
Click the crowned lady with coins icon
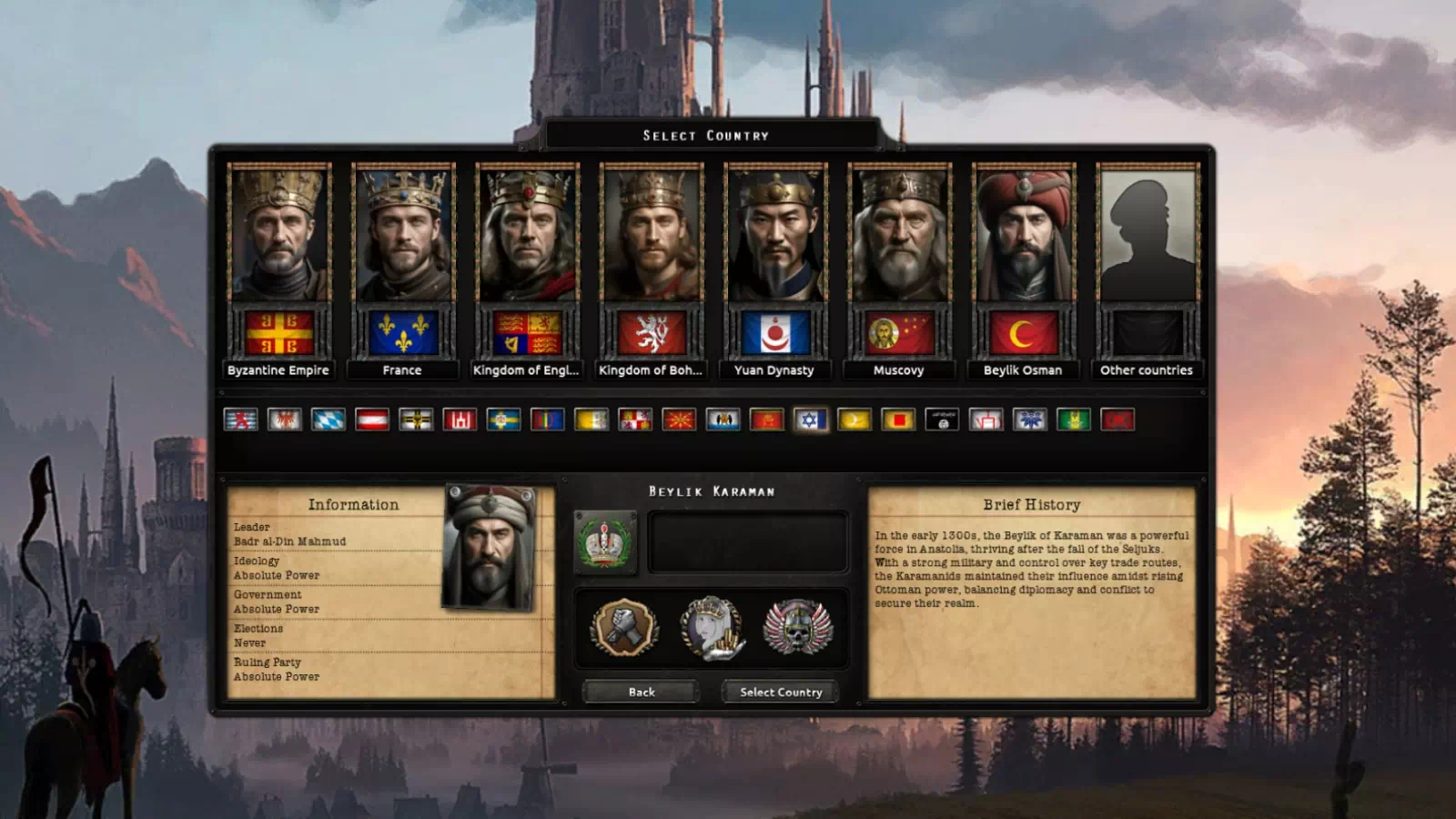point(712,627)
